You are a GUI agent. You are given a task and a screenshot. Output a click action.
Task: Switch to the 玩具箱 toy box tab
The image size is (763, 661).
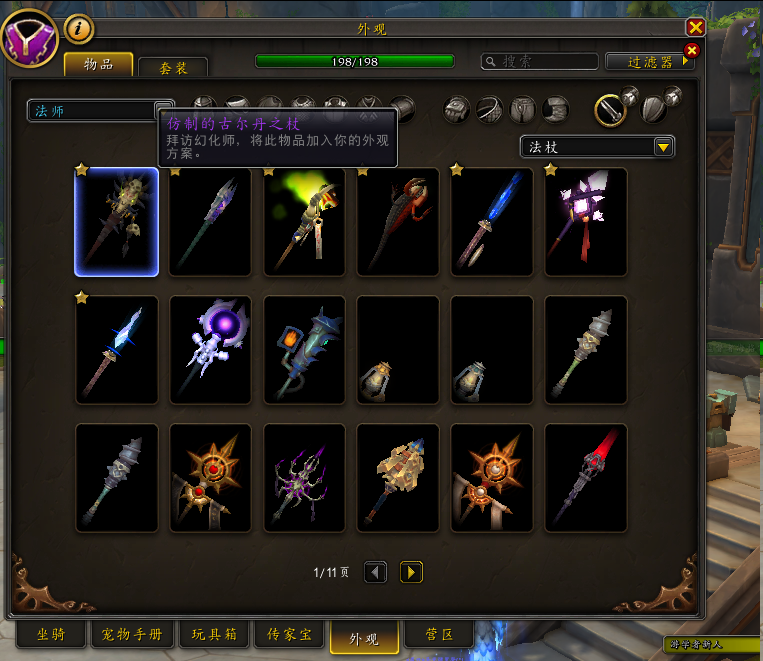tap(214, 635)
